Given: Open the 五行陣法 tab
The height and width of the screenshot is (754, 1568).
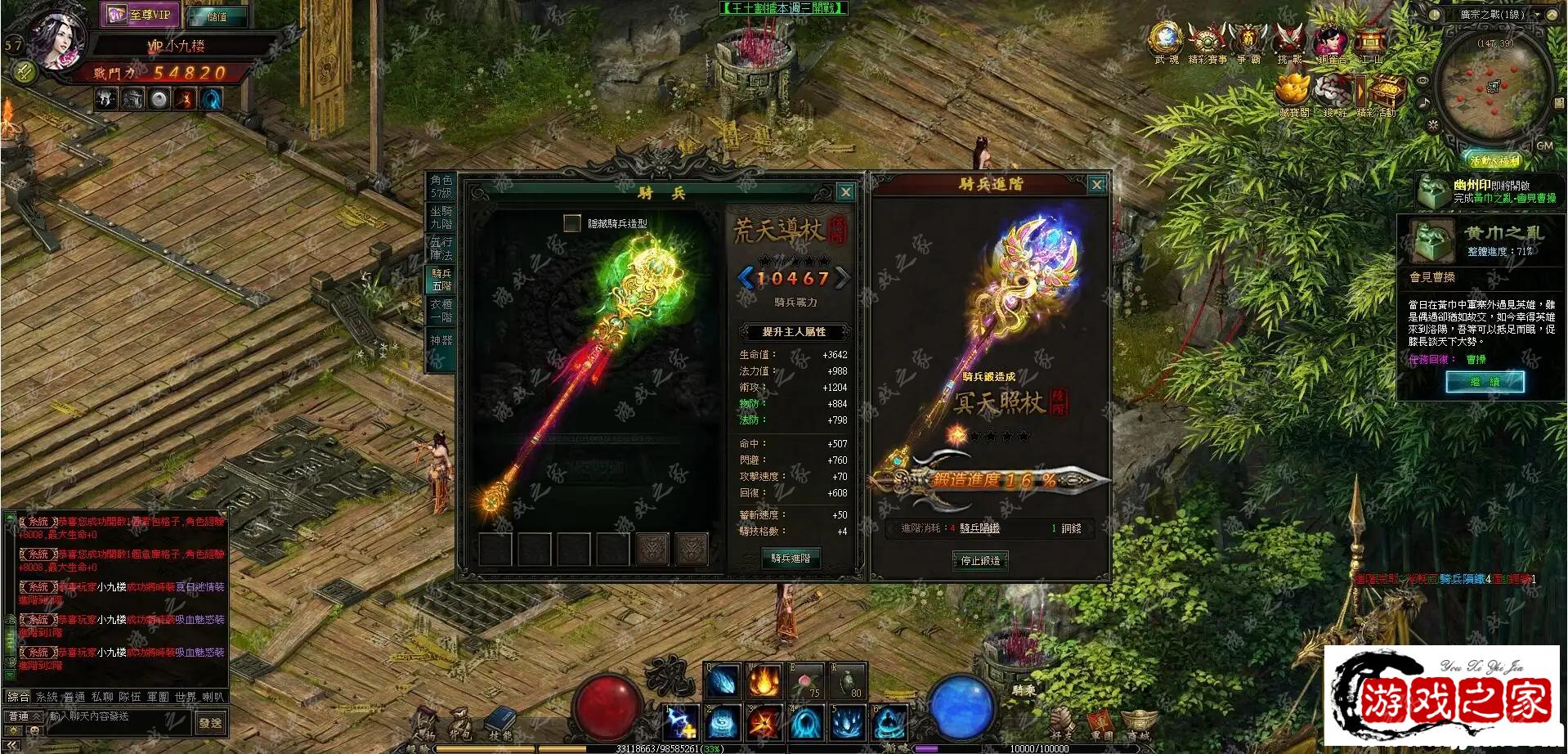Looking at the screenshot, I should pyautogui.click(x=441, y=249).
